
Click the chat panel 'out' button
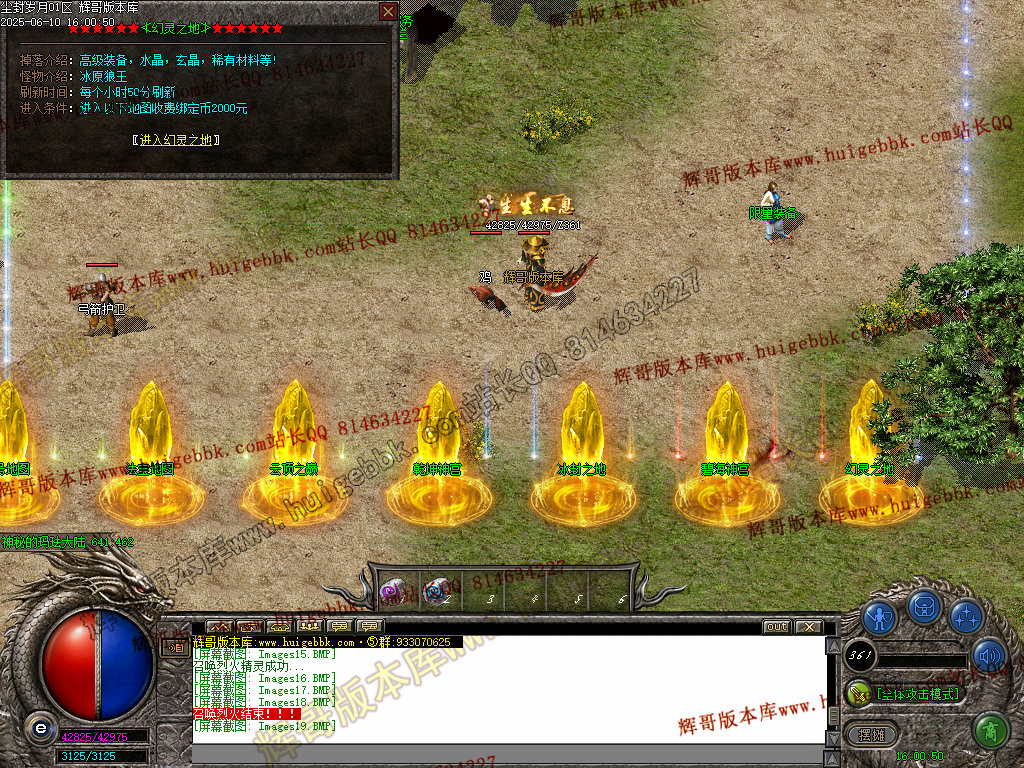(776, 627)
